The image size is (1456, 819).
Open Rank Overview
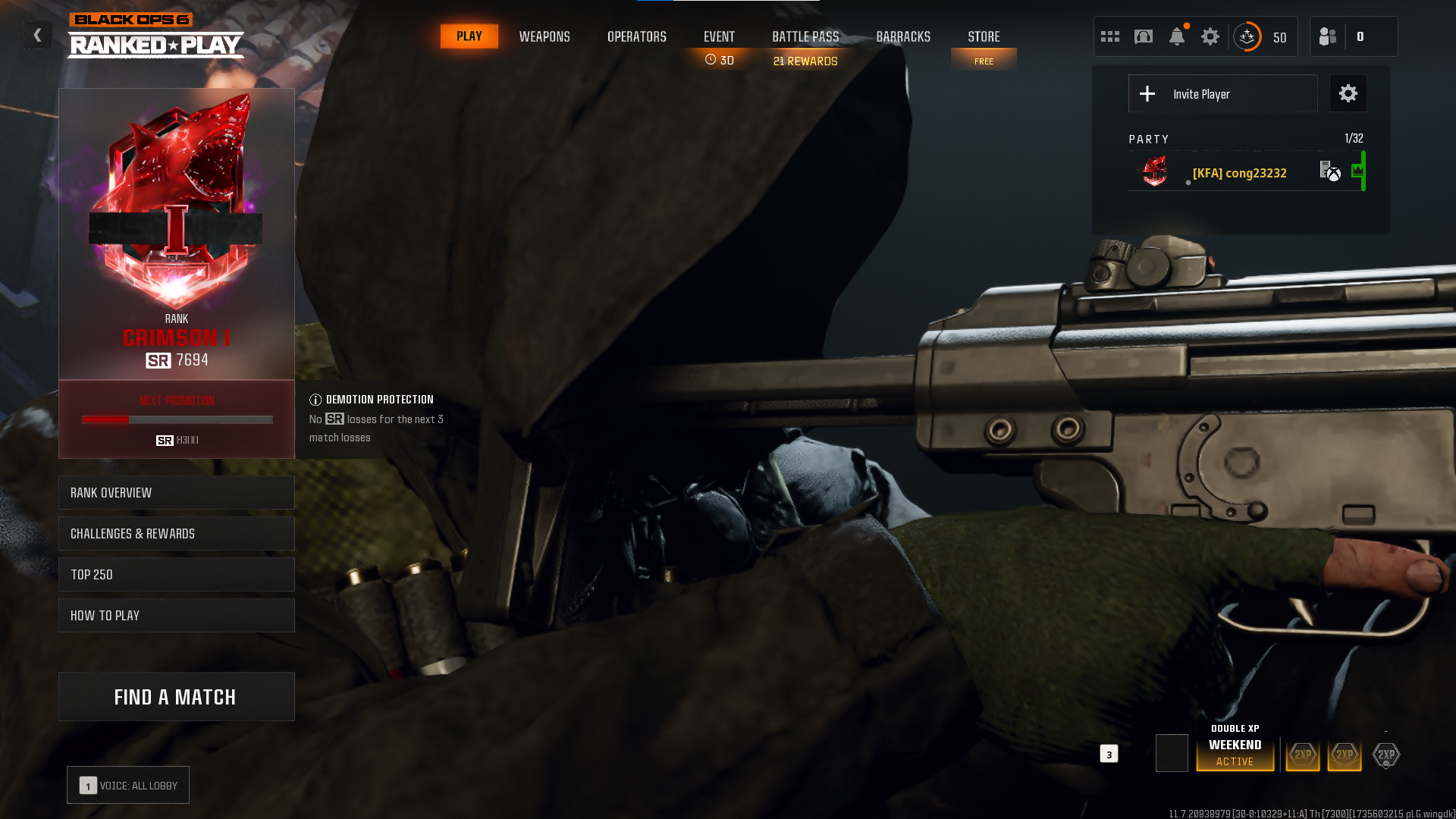coord(177,493)
